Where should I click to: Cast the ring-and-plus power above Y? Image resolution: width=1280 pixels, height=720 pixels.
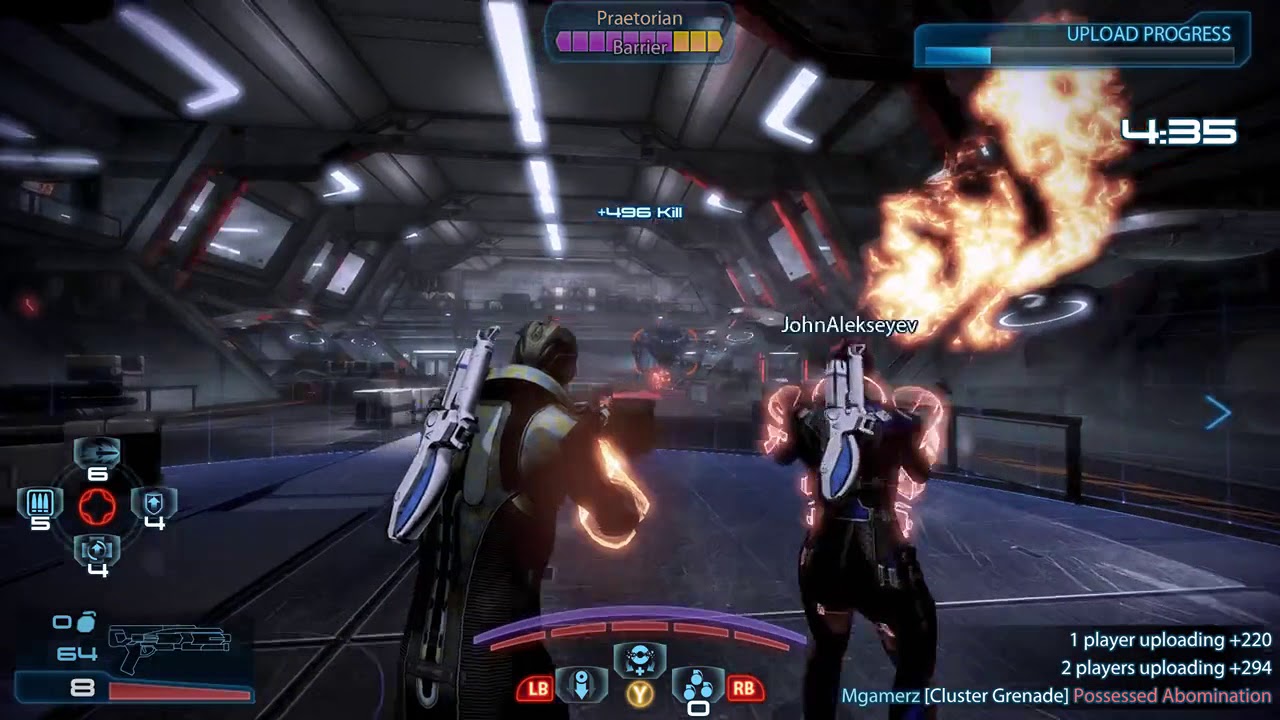point(639,659)
